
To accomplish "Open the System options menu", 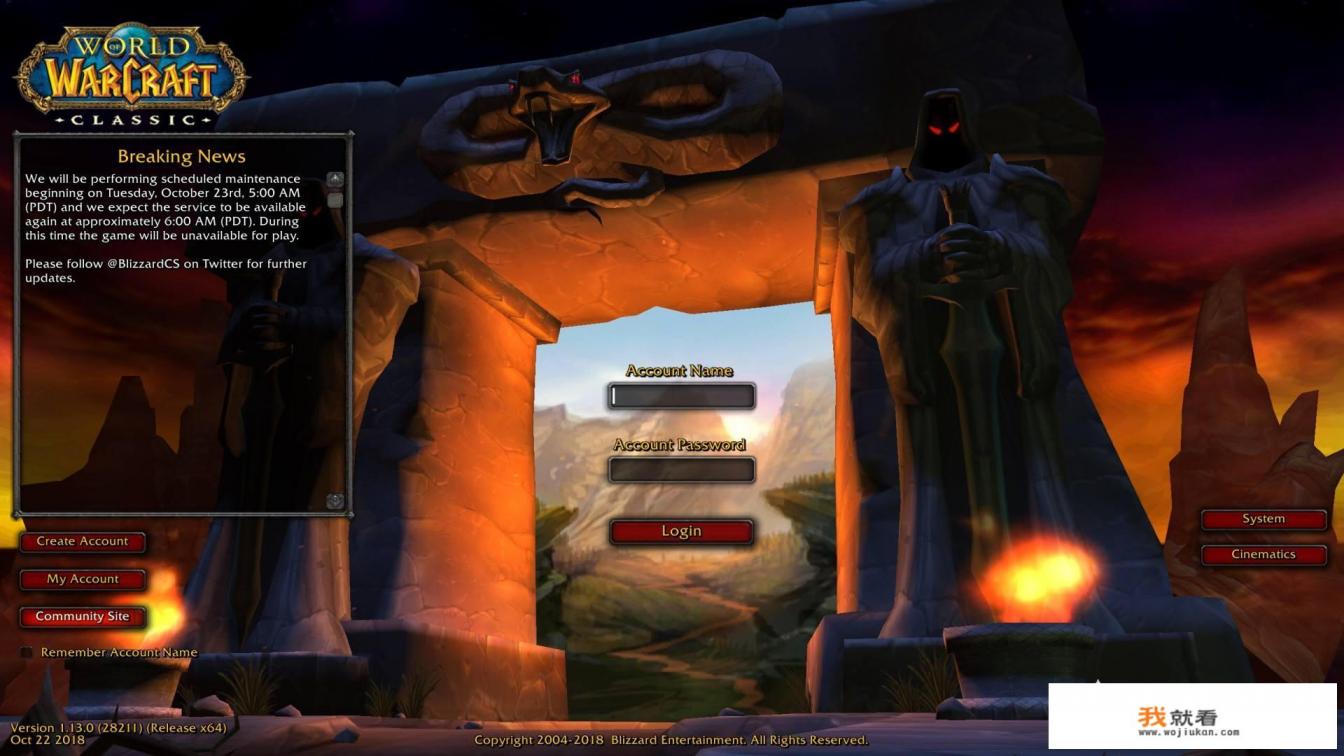I will click(x=1263, y=519).
